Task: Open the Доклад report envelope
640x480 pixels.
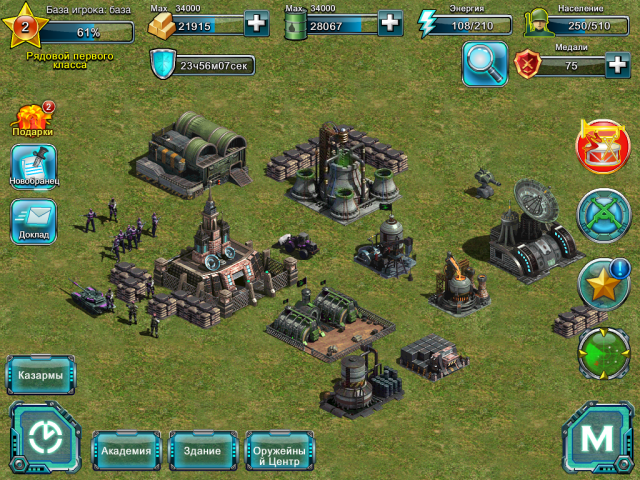Action: point(34,220)
